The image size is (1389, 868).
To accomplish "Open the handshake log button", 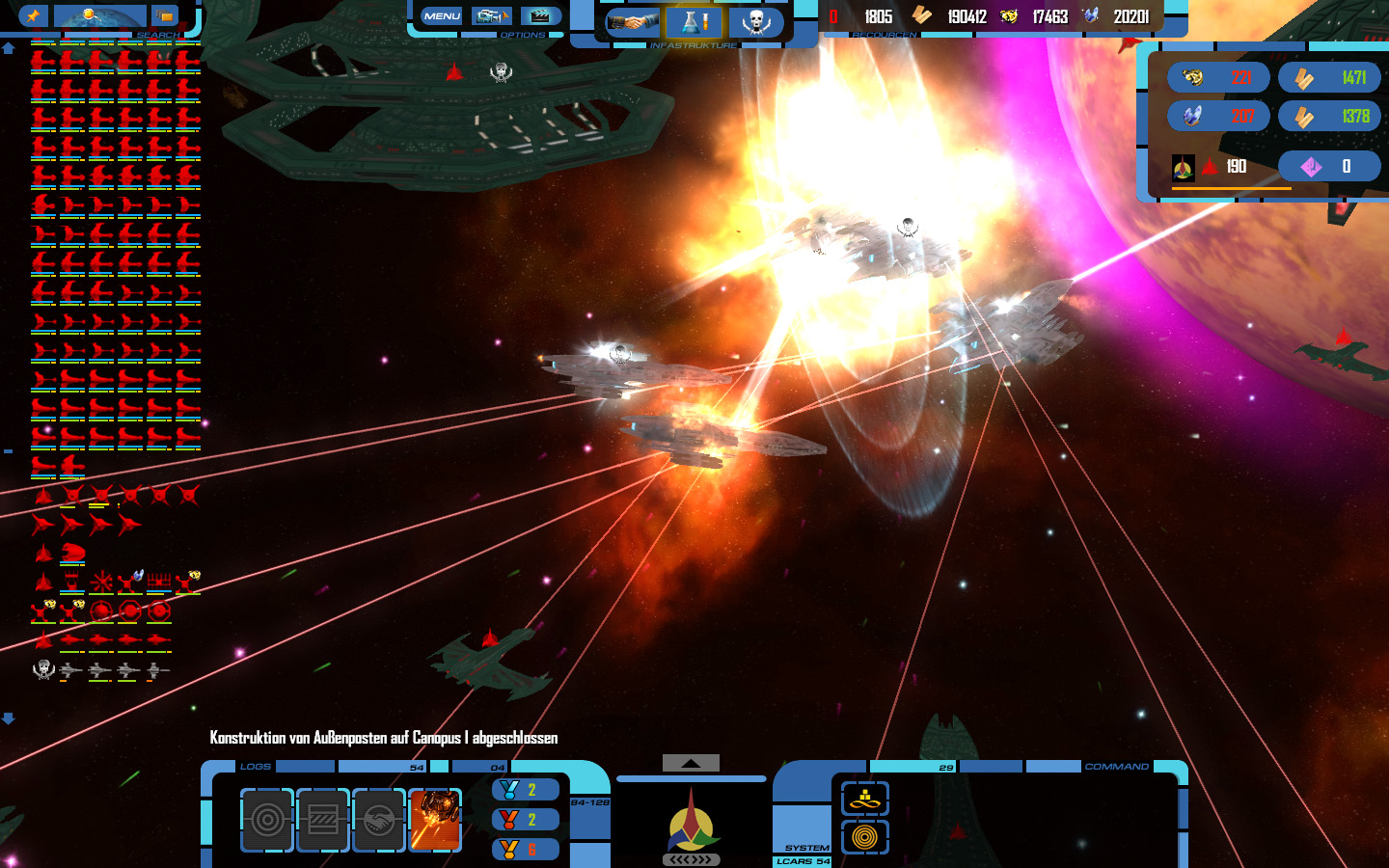I will point(379,820).
